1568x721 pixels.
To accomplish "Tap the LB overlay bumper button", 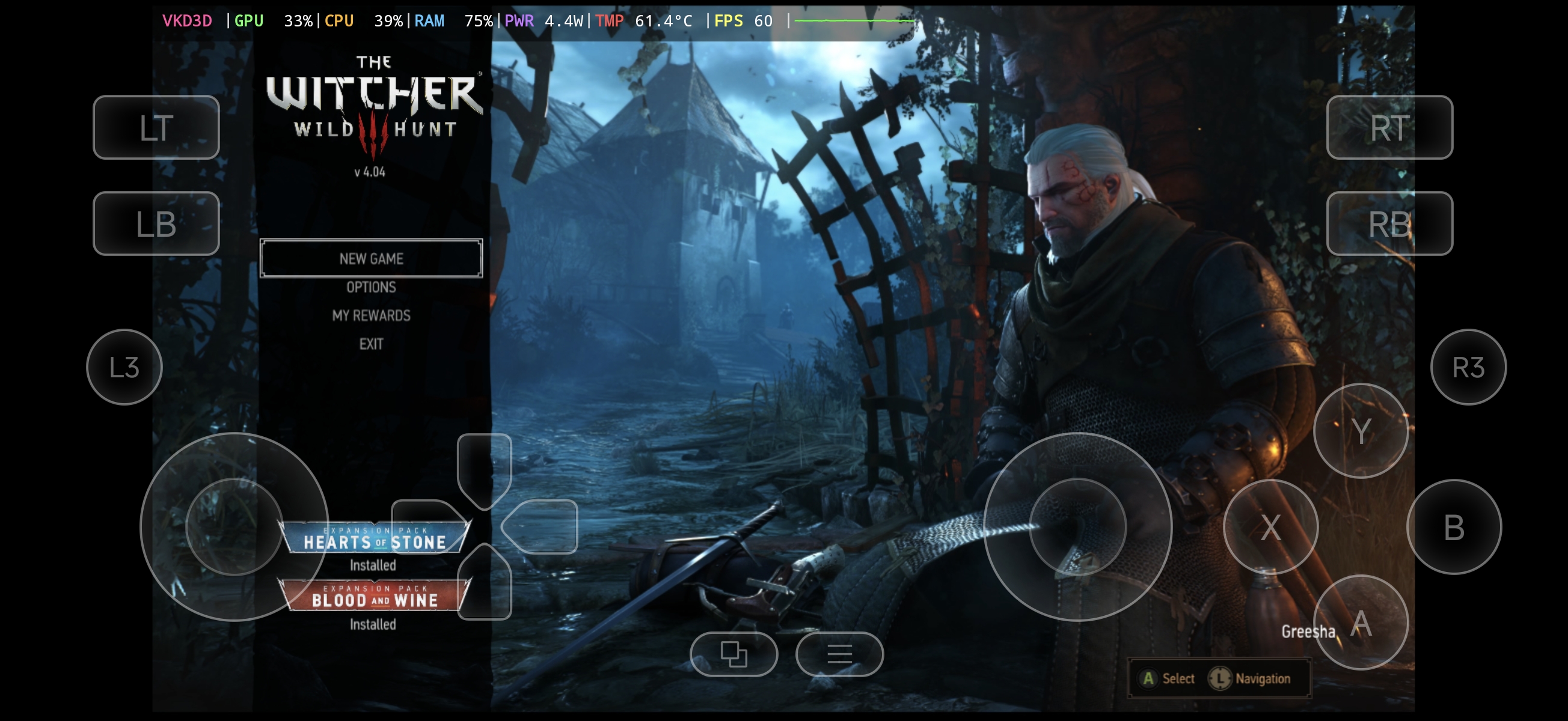I will click(x=156, y=224).
